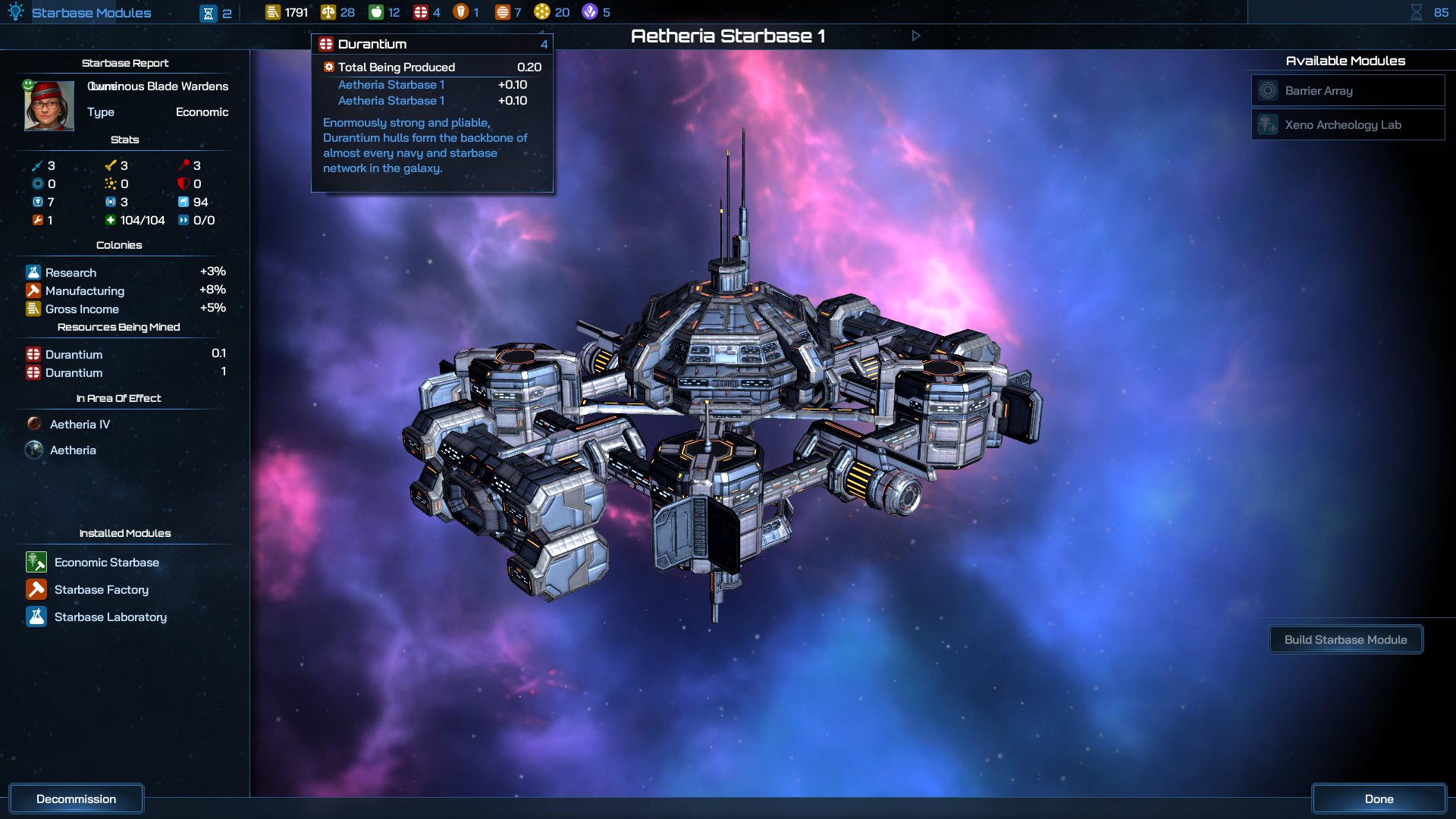1456x819 pixels.
Task: Click the turn hourglass icon
Action: click(1416, 12)
